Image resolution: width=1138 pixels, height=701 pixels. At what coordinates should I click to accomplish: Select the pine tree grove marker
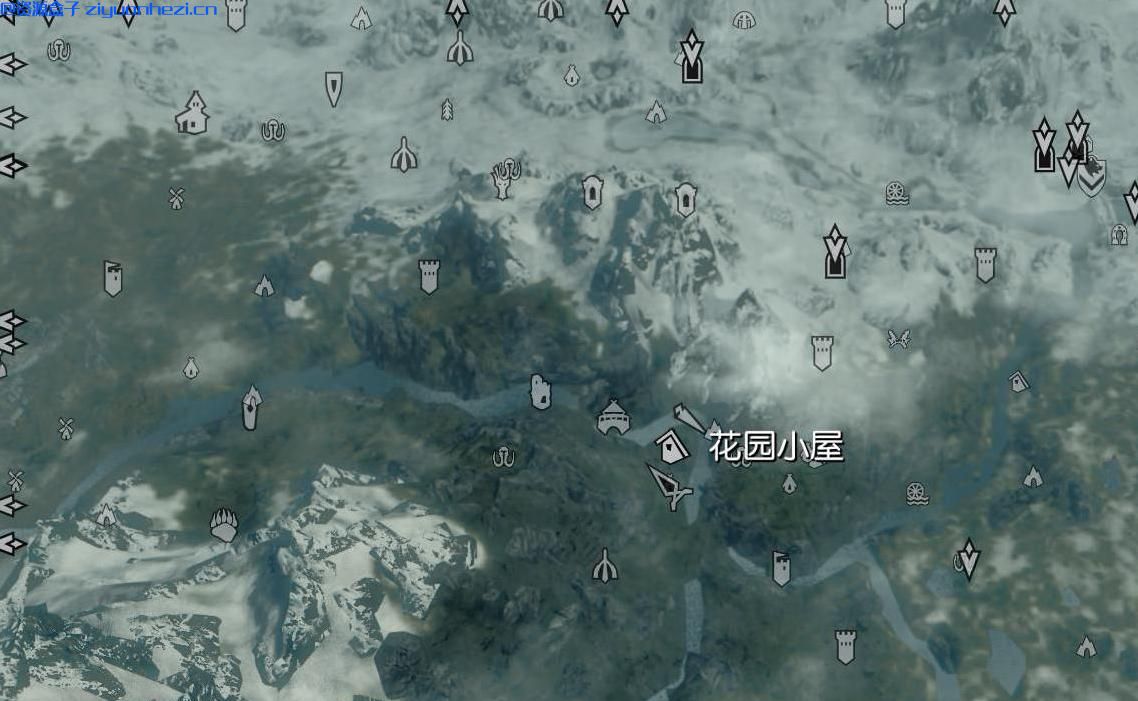[x=447, y=108]
